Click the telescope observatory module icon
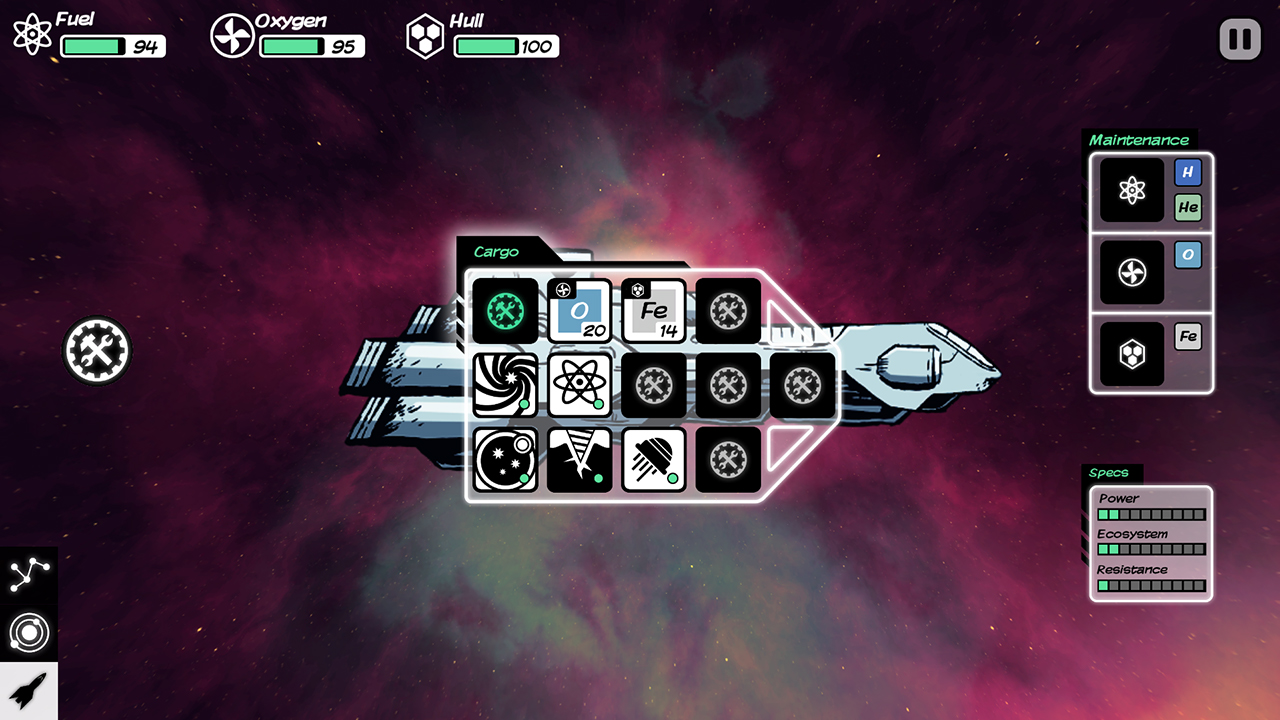The width and height of the screenshot is (1280, 720). point(505,460)
